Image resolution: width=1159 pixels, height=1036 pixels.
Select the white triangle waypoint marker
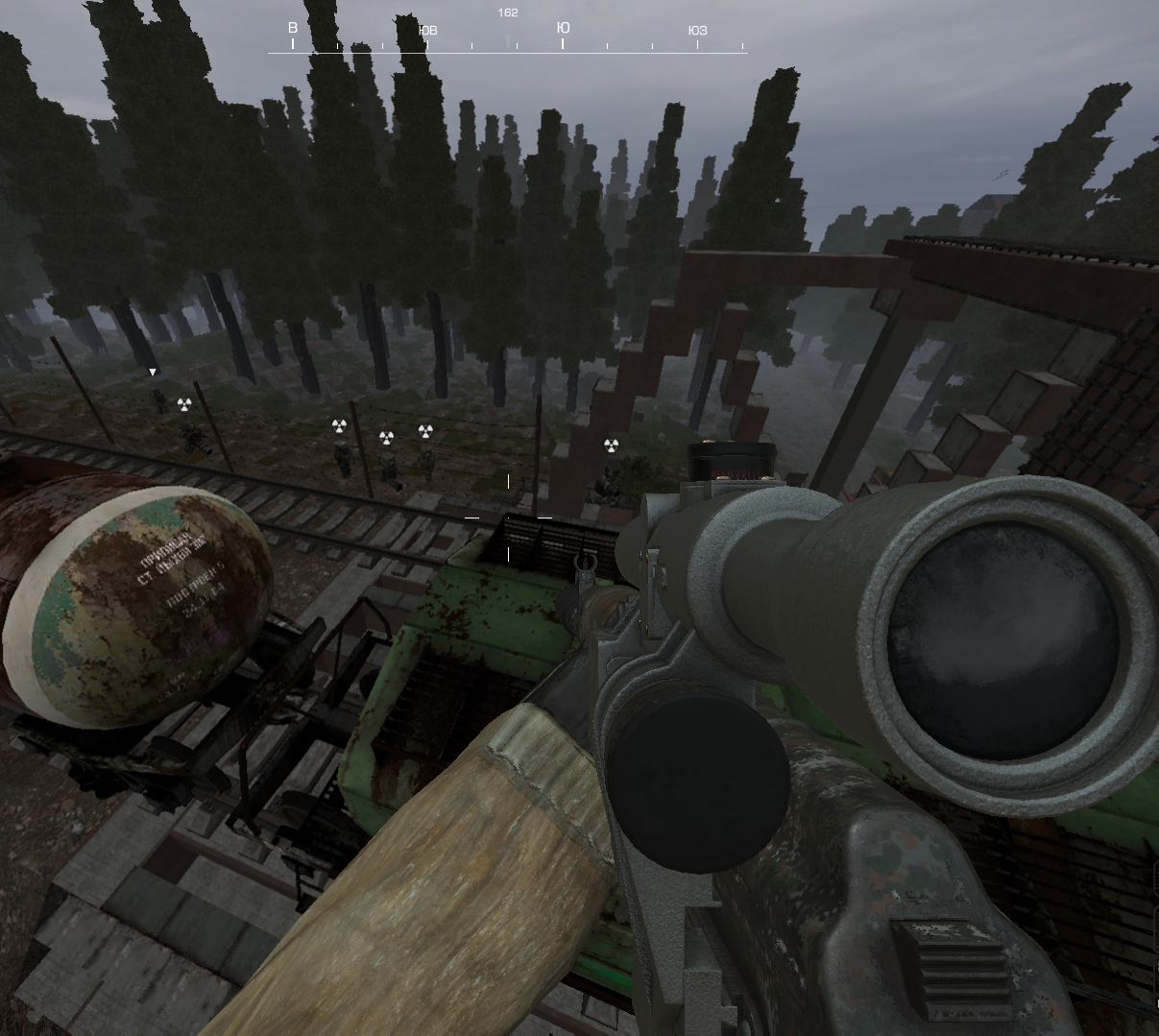click(152, 372)
